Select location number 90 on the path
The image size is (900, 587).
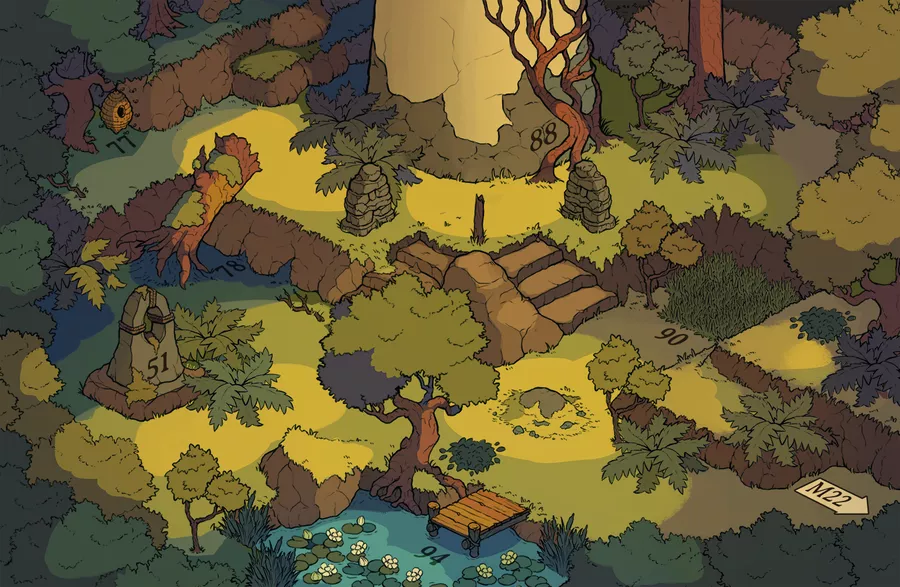(674, 339)
